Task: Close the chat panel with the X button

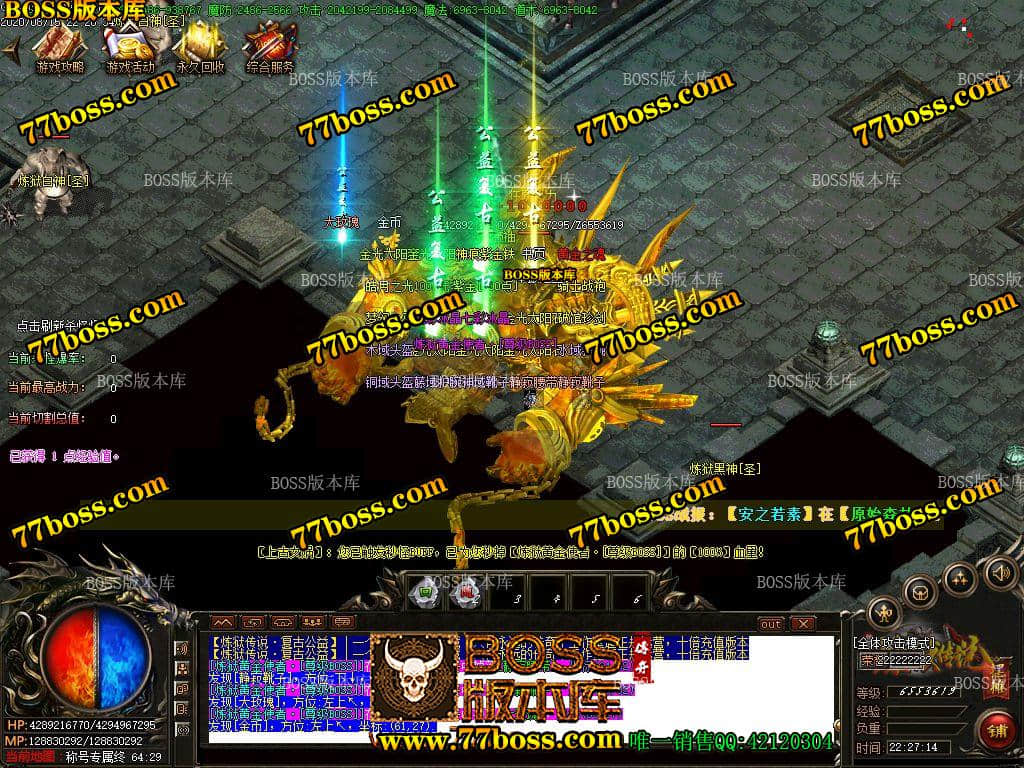Action: click(803, 624)
